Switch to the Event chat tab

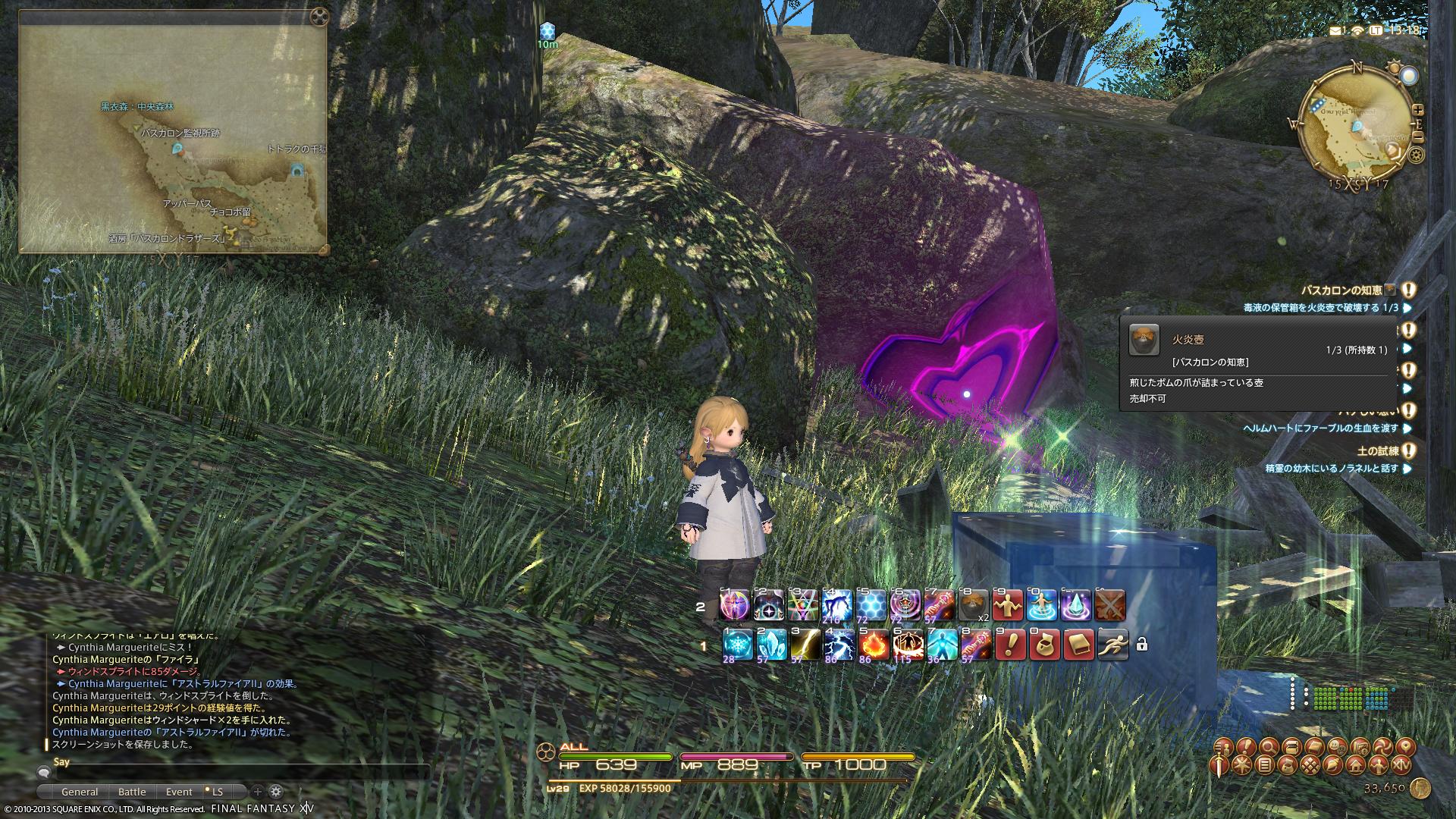pos(179,792)
